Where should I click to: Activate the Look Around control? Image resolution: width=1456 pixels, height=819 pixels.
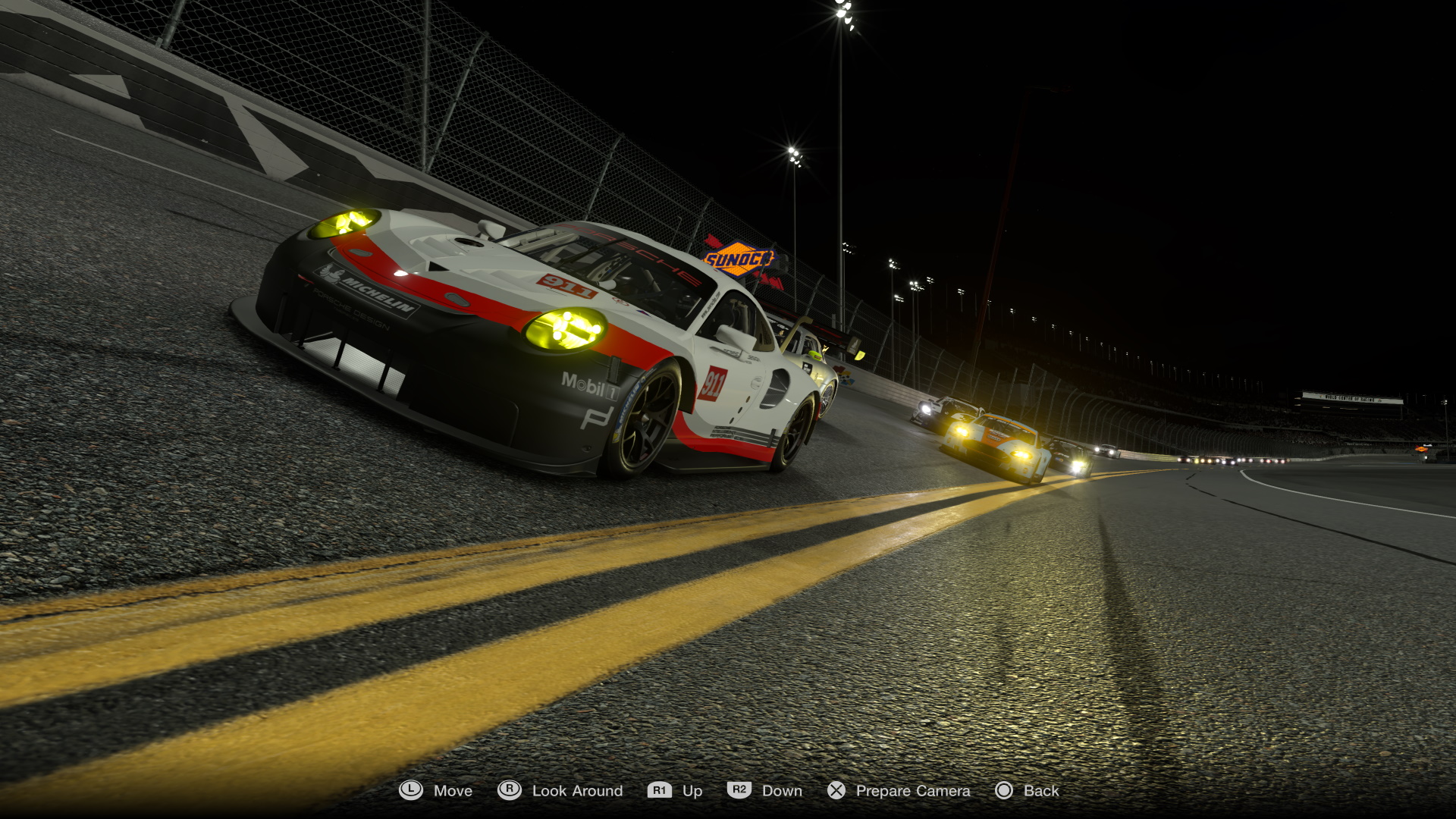[x=578, y=790]
